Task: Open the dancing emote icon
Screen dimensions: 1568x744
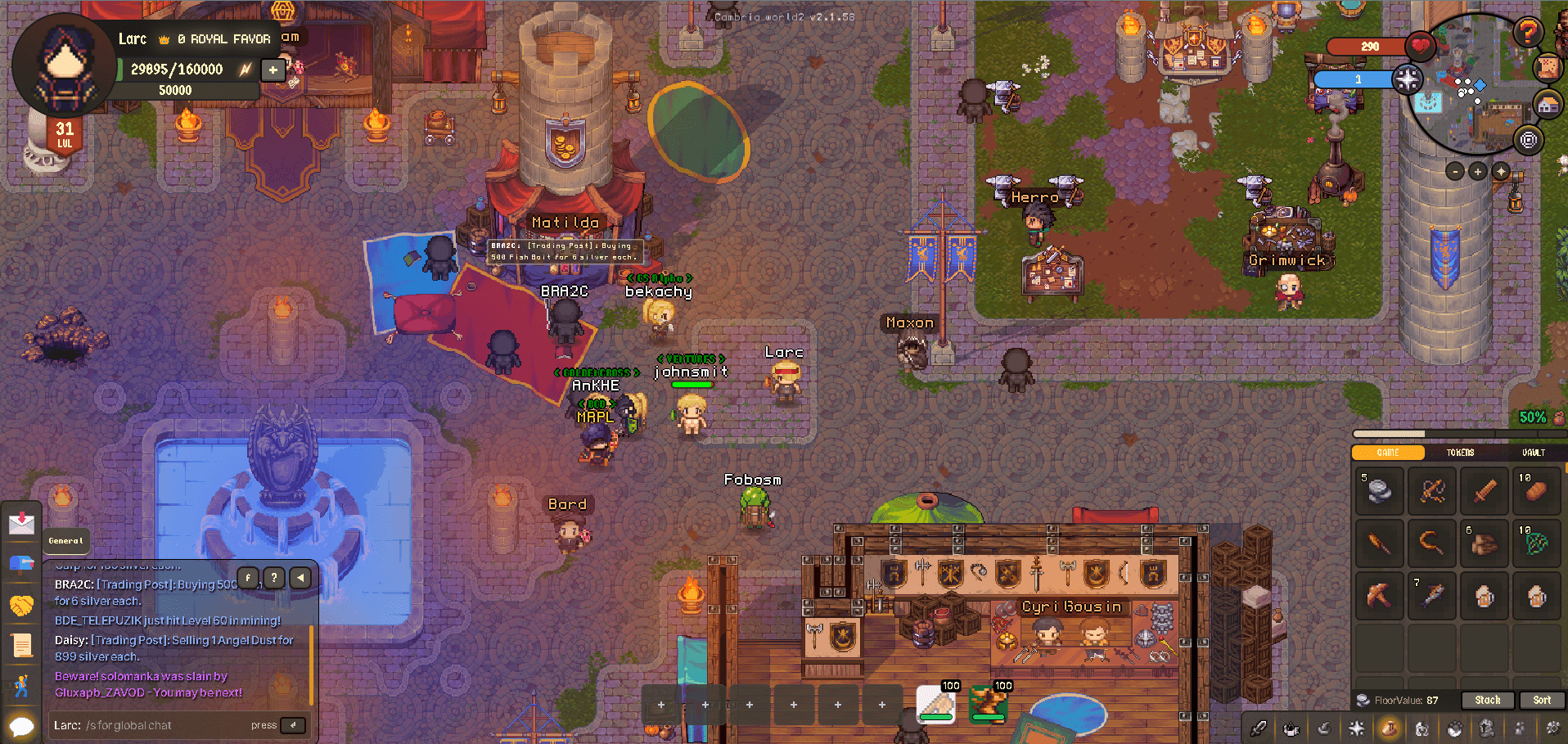Action: (22, 685)
